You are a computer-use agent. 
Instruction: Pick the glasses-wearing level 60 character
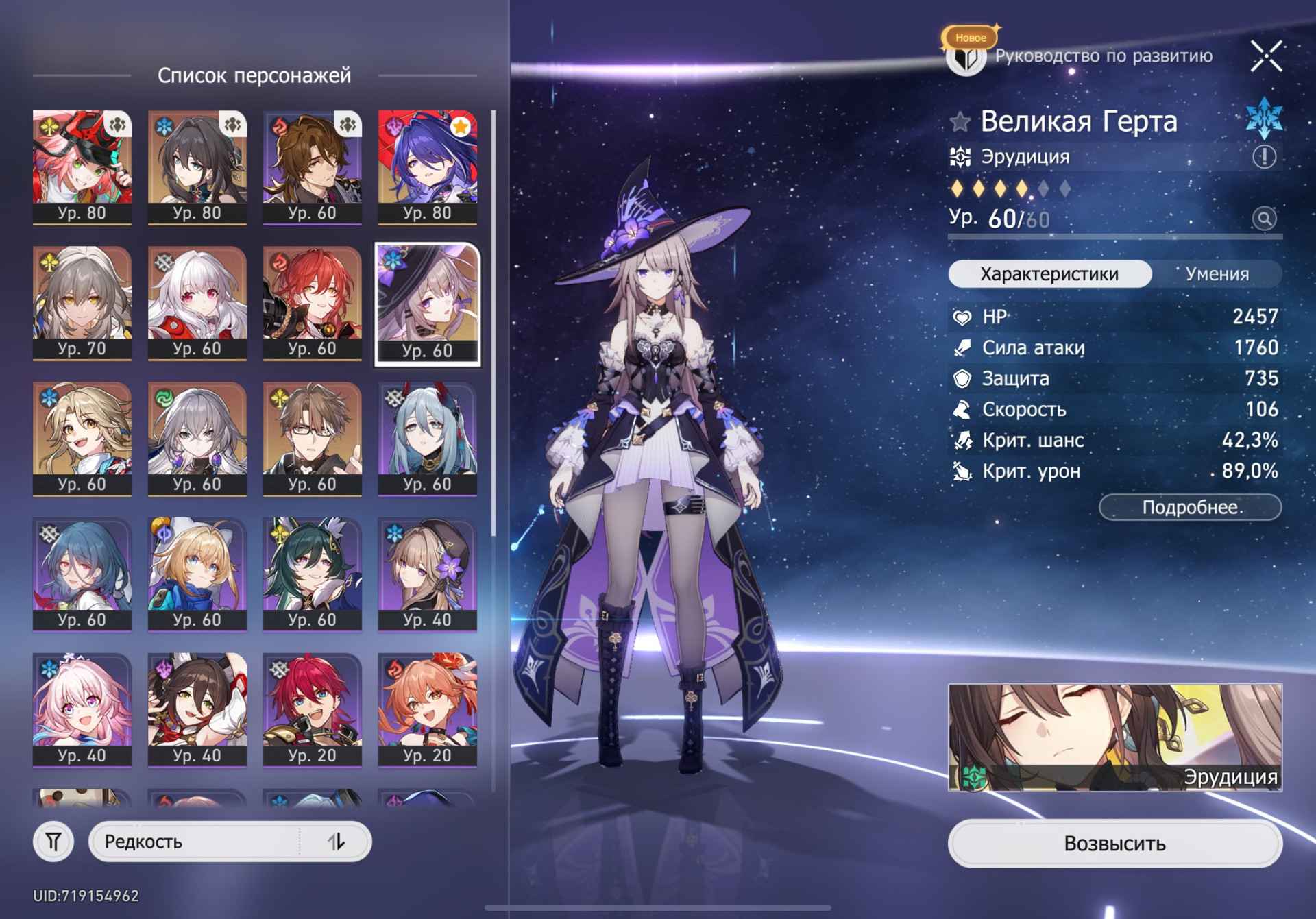pyautogui.click(x=313, y=438)
